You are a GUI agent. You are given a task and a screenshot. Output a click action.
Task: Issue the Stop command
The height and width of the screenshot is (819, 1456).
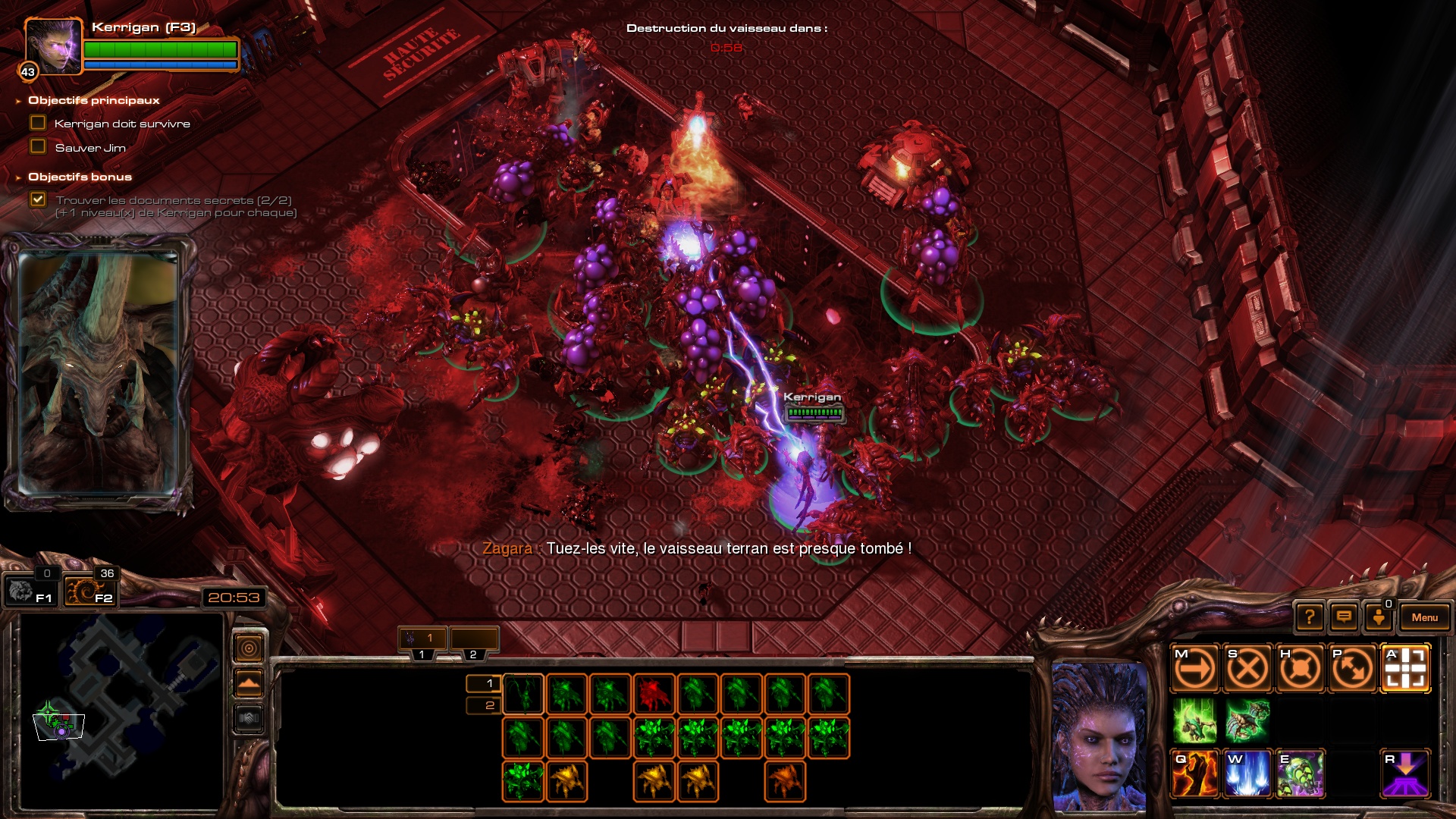coord(1247,669)
